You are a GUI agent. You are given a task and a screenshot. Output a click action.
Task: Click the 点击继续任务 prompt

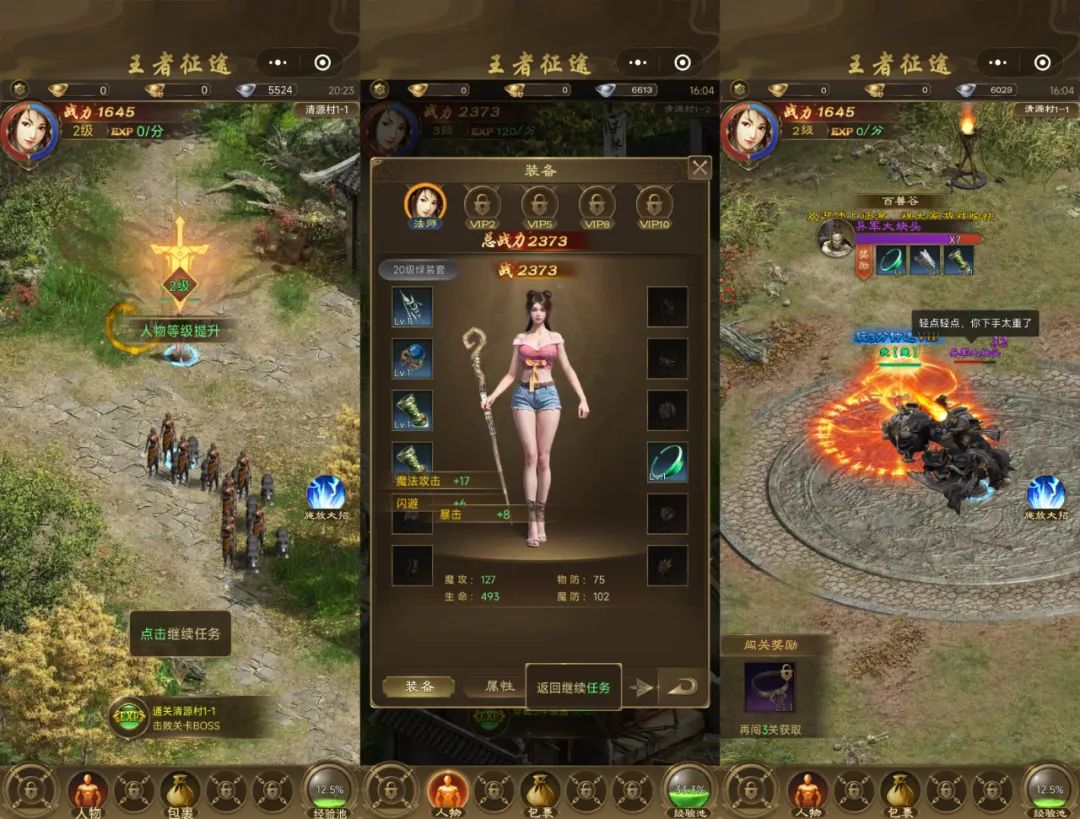[180, 634]
